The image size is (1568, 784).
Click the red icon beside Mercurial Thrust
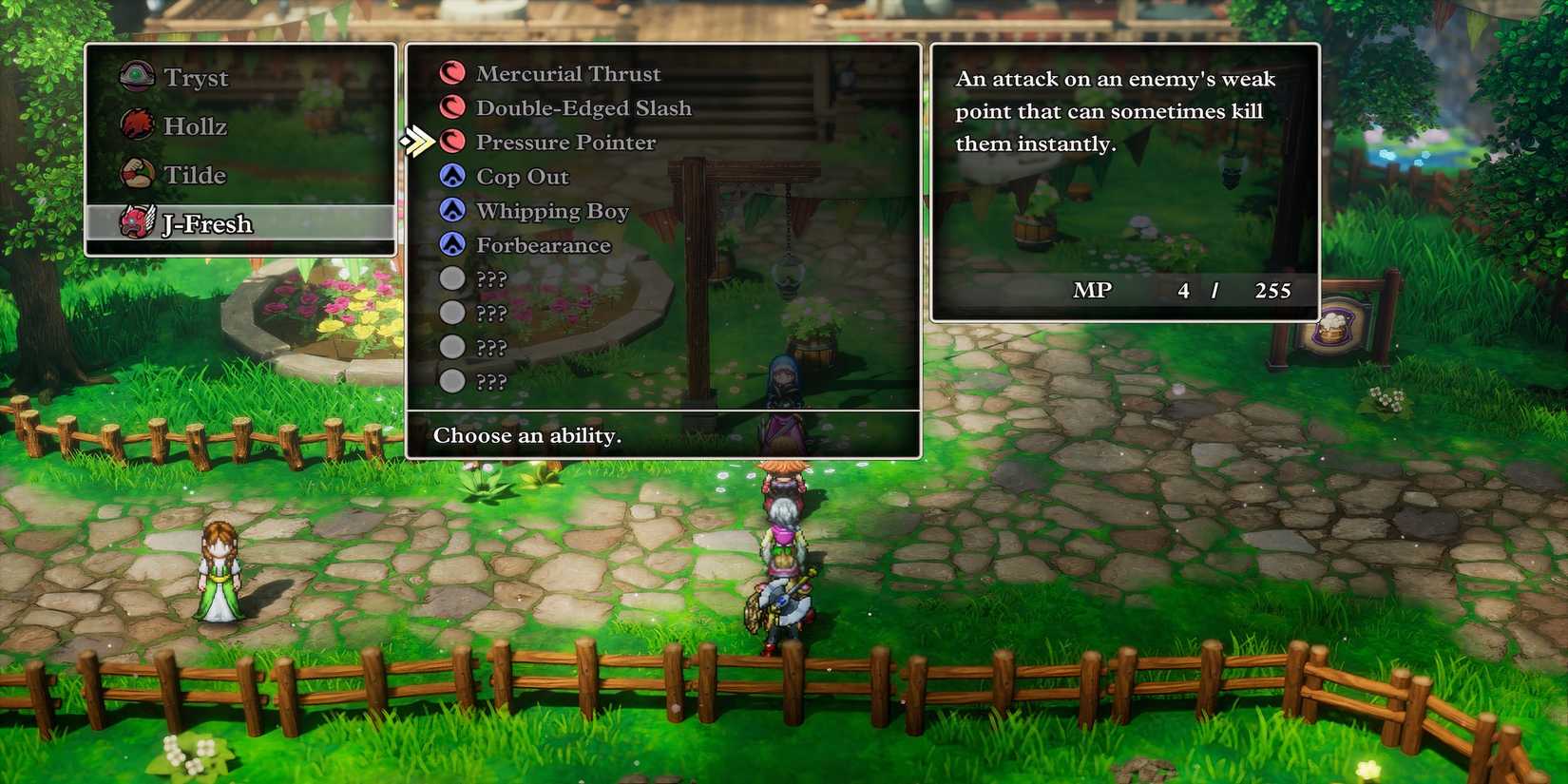pos(452,72)
